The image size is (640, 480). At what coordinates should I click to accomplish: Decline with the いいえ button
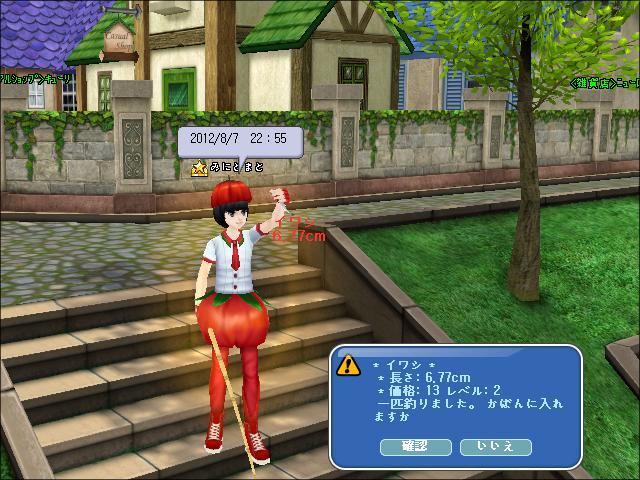click(495, 447)
